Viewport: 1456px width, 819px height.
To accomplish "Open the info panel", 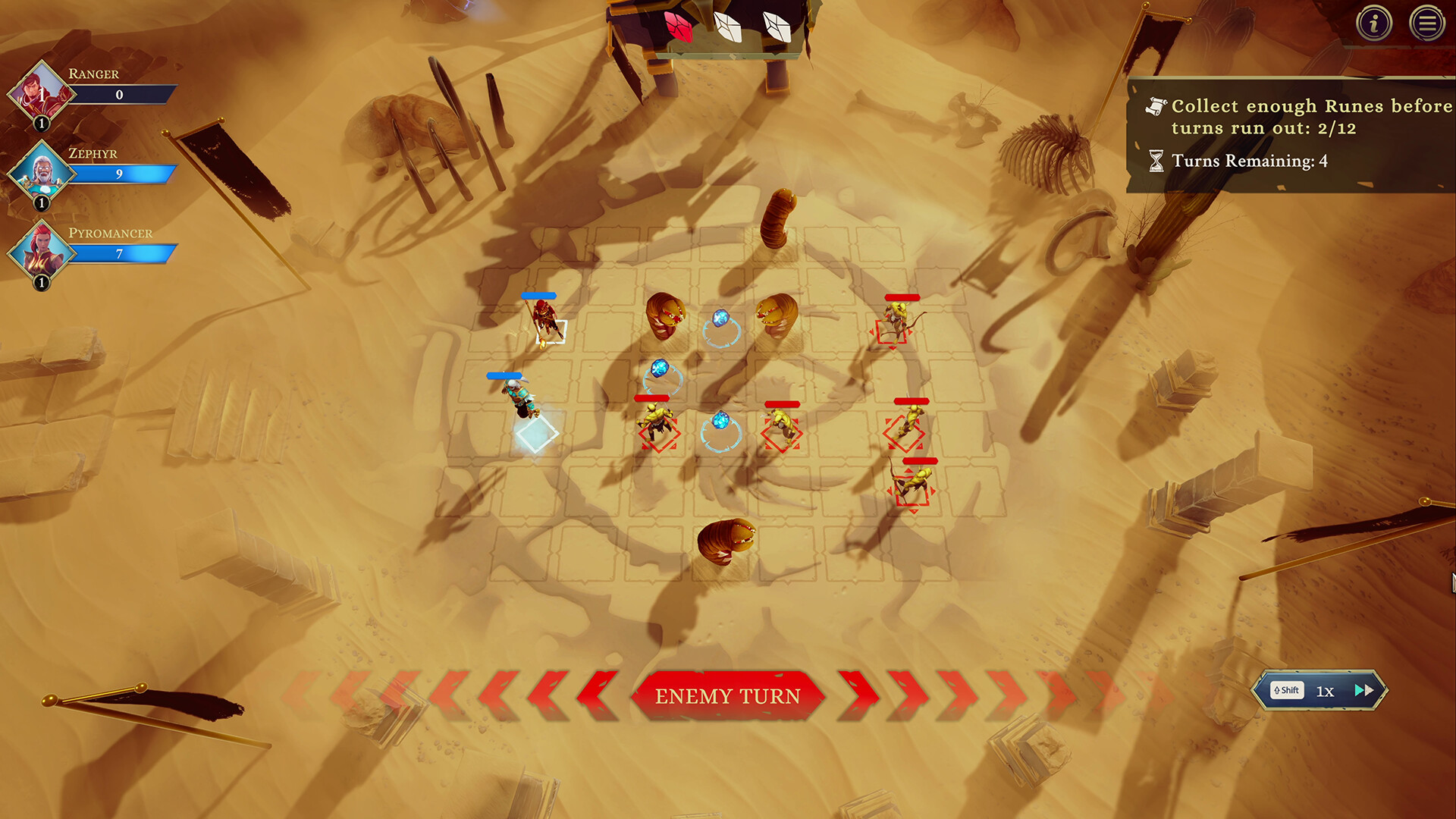I will tap(1376, 23).
